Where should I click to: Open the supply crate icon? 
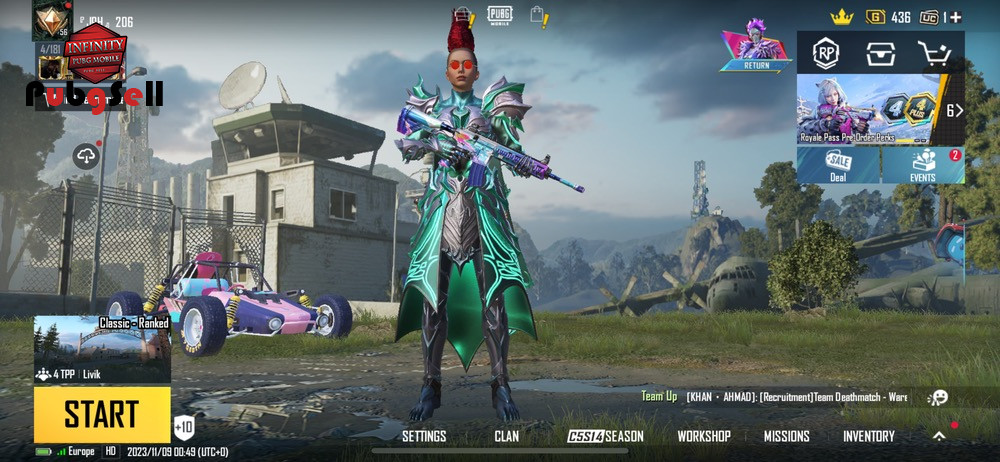(x=880, y=53)
